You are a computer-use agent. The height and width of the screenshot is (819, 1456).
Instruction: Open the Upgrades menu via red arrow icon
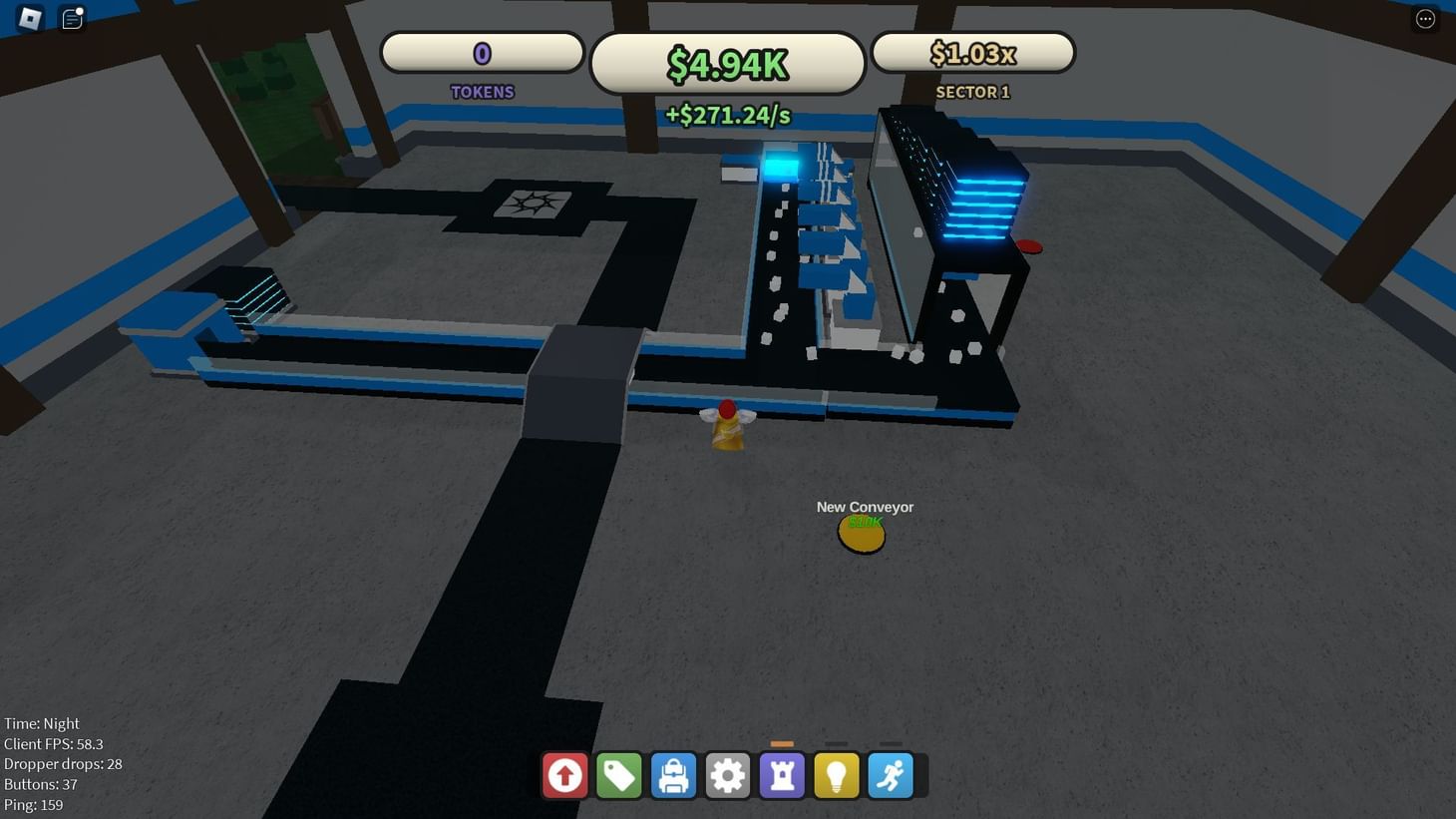(x=565, y=774)
